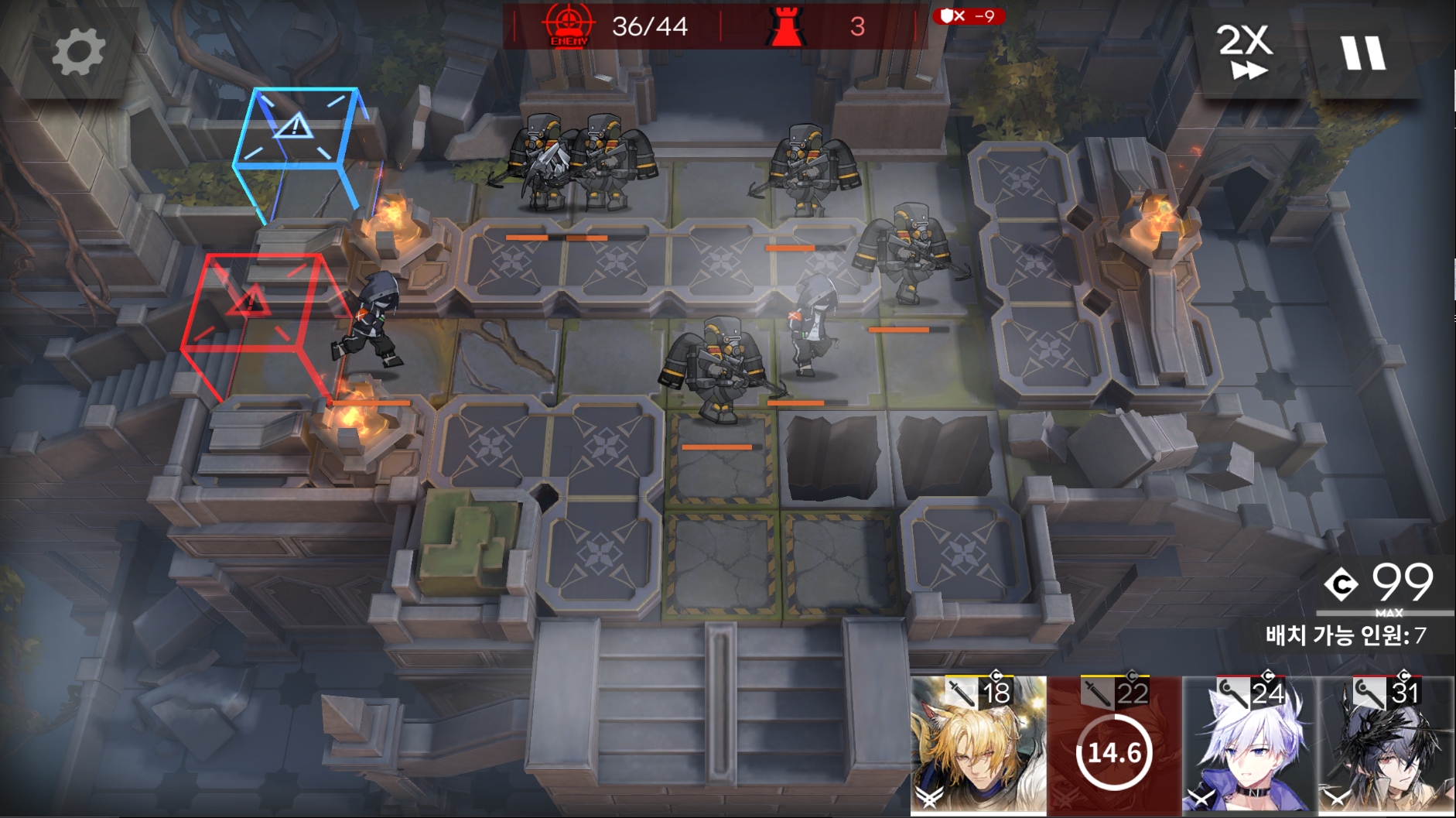Image resolution: width=1456 pixels, height=818 pixels.
Task: Open the gear settings menu
Action: [78, 52]
